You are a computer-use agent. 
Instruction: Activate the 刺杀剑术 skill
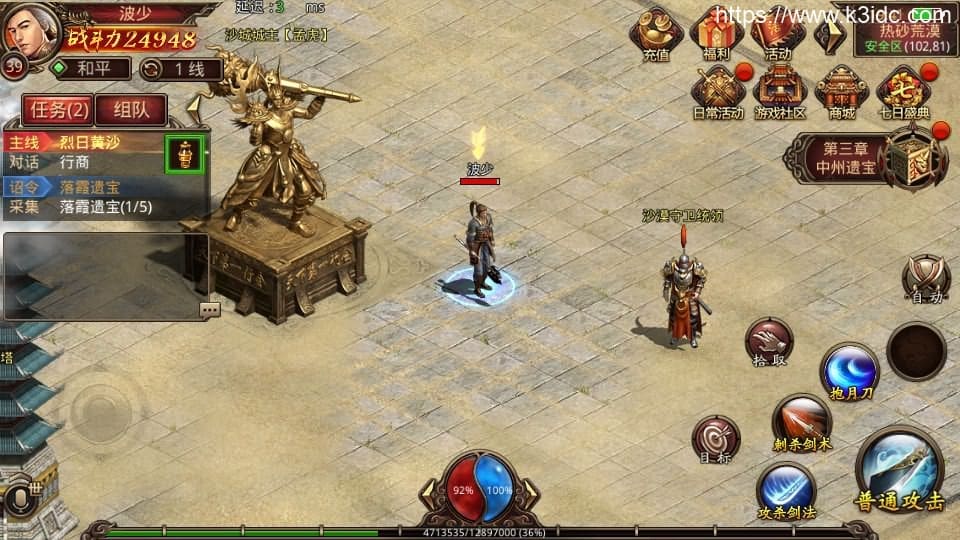tap(801, 422)
